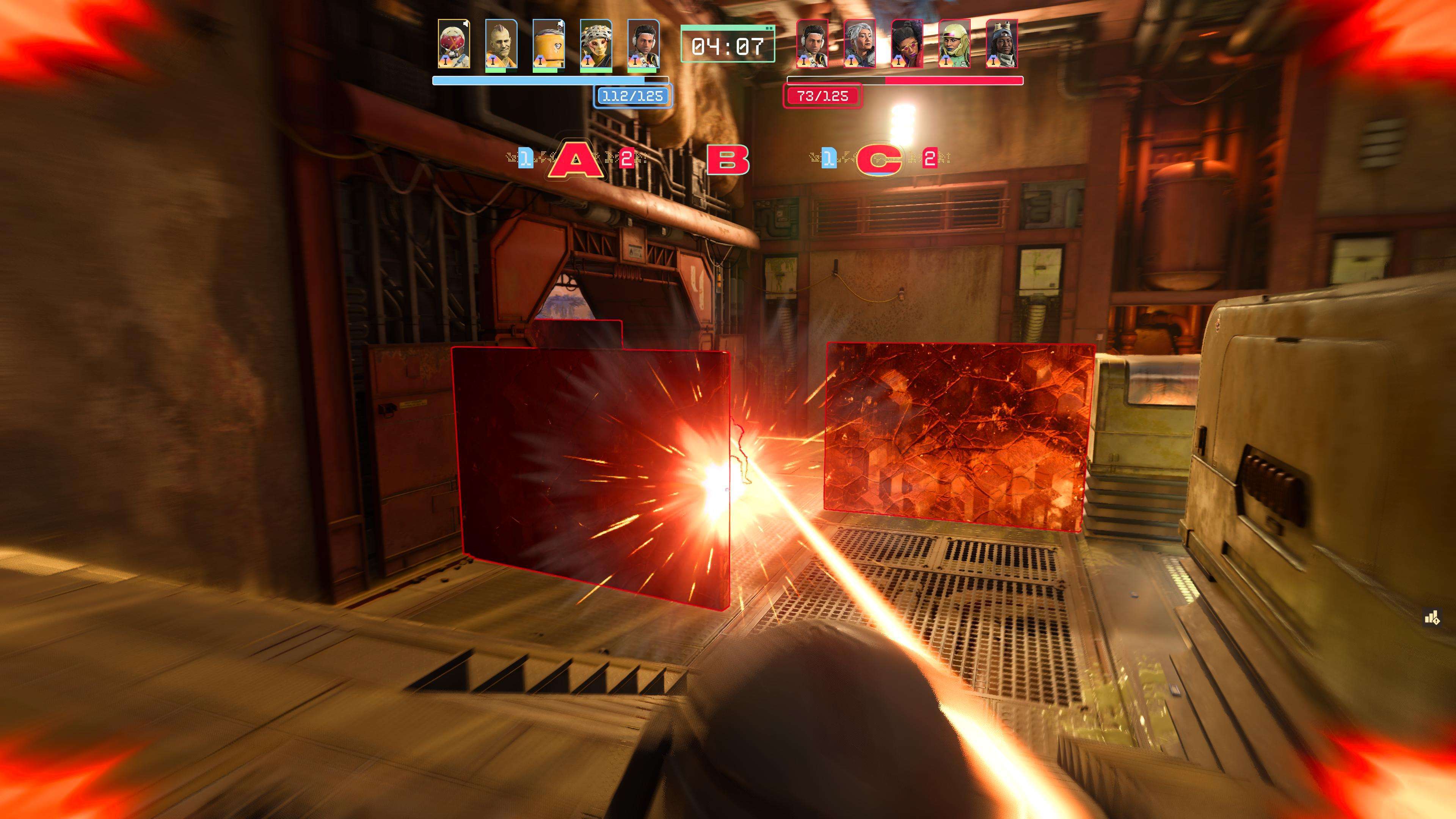Select the mohawk teammate portrait
The width and height of the screenshot is (1456, 819).
click(501, 44)
